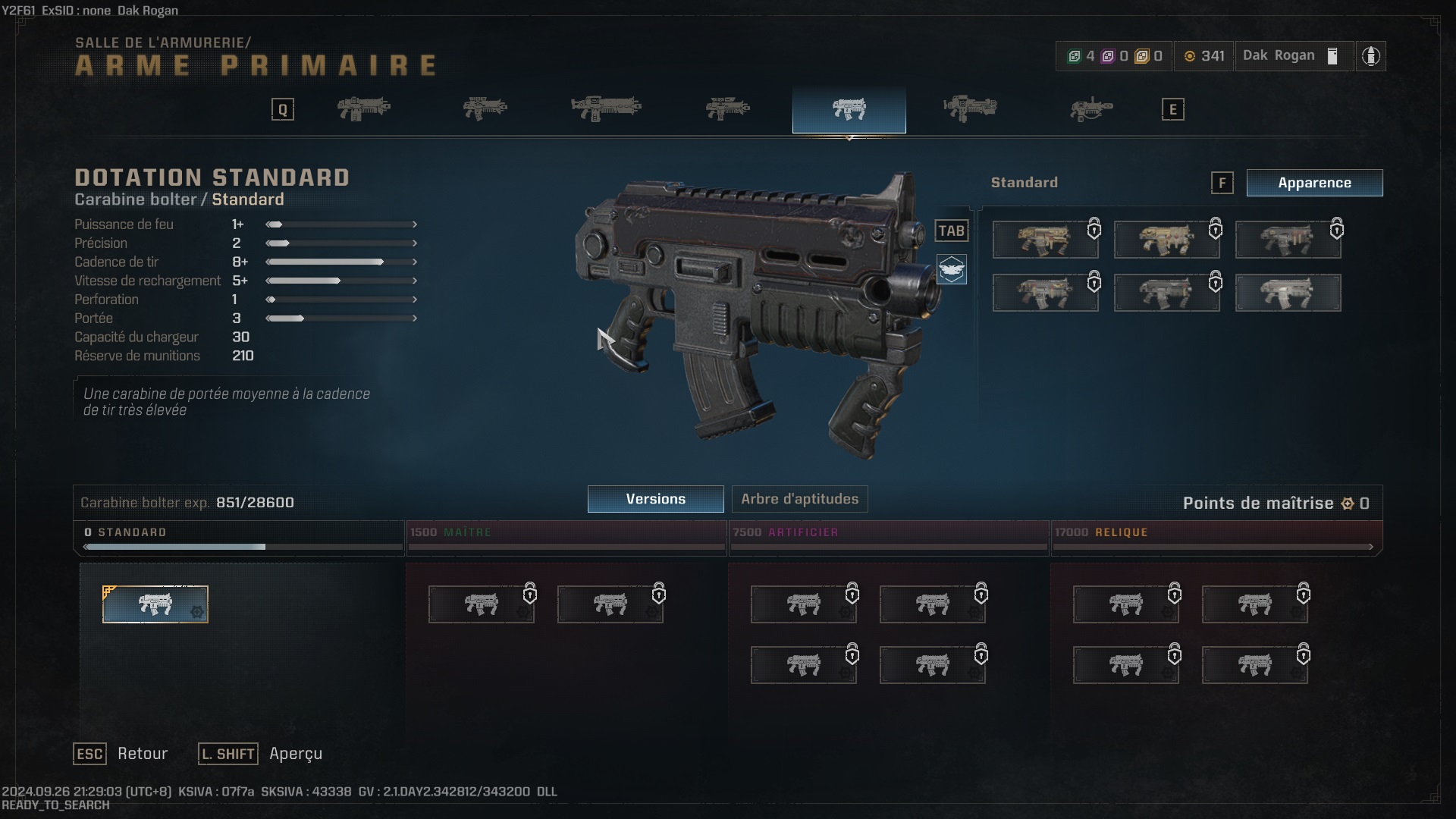Expand the Puissance de feu stat chevron
Image resolution: width=1456 pixels, height=819 pixels.
click(415, 224)
